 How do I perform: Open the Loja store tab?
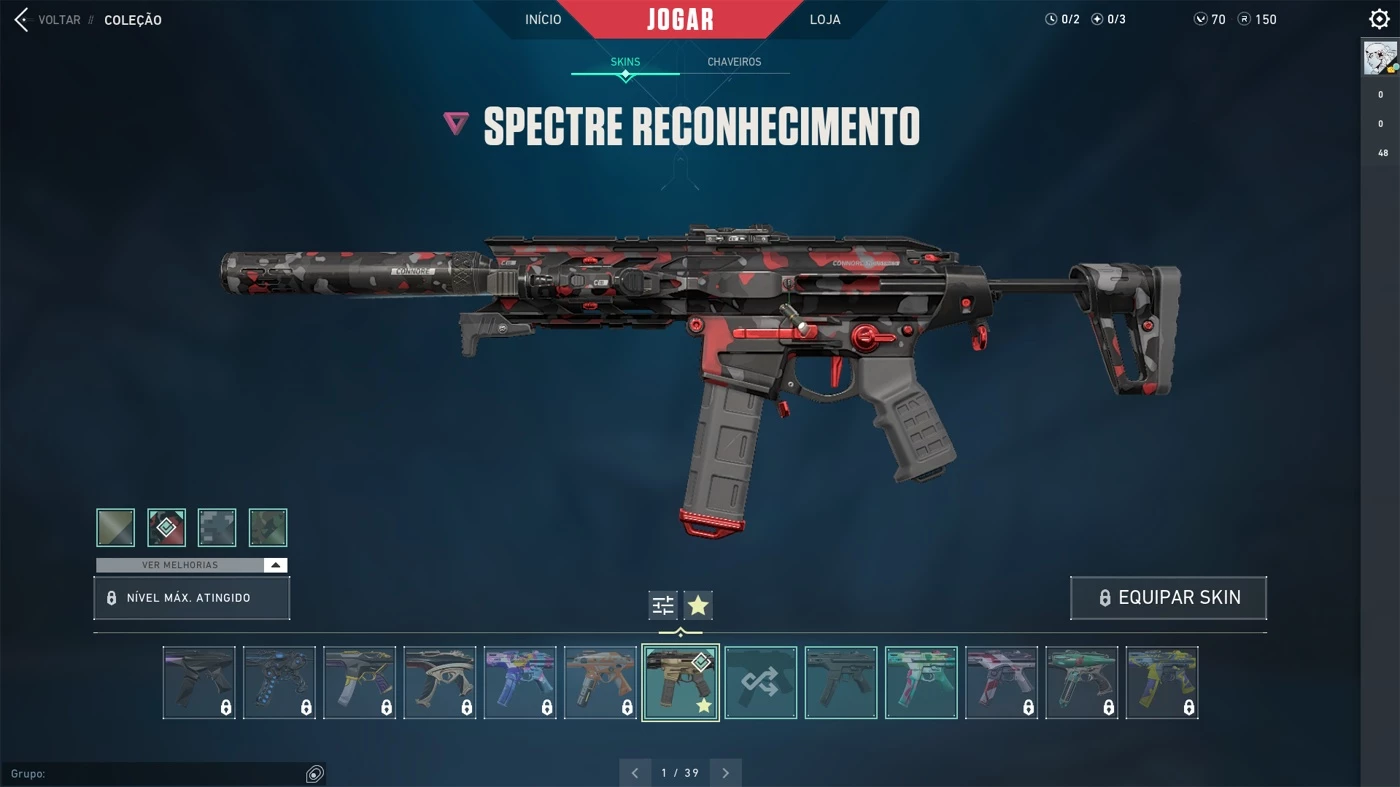click(825, 20)
